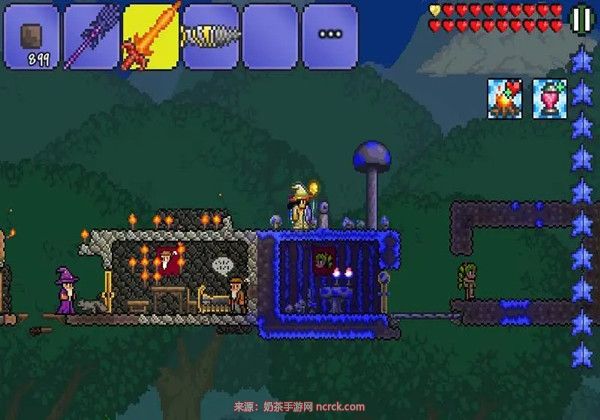
Task: Choose the drill in the hotbar
Action: (x=210, y=36)
